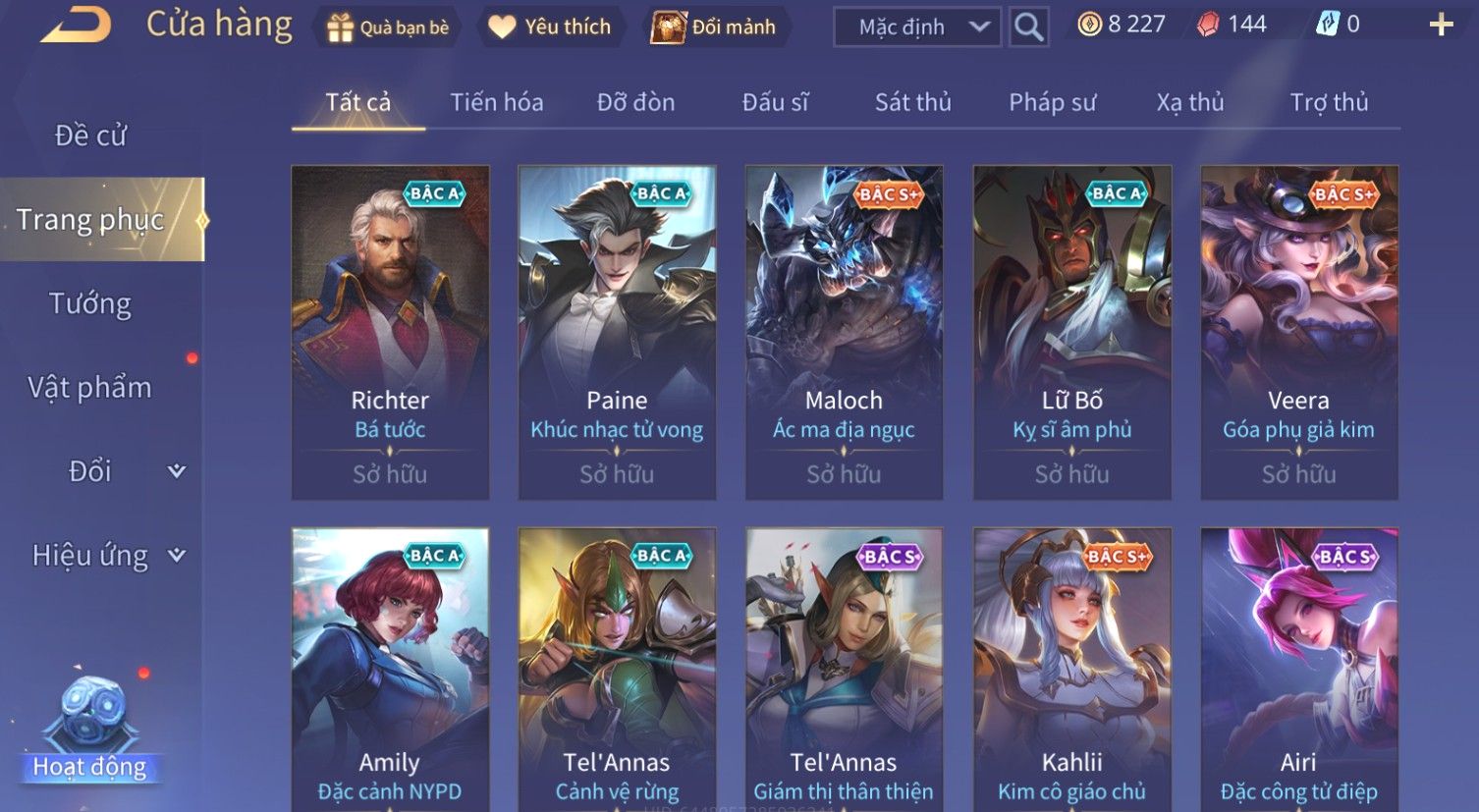Select the Pháp sư tab
Image resolution: width=1479 pixels, height=812 pixels.
1052,102
